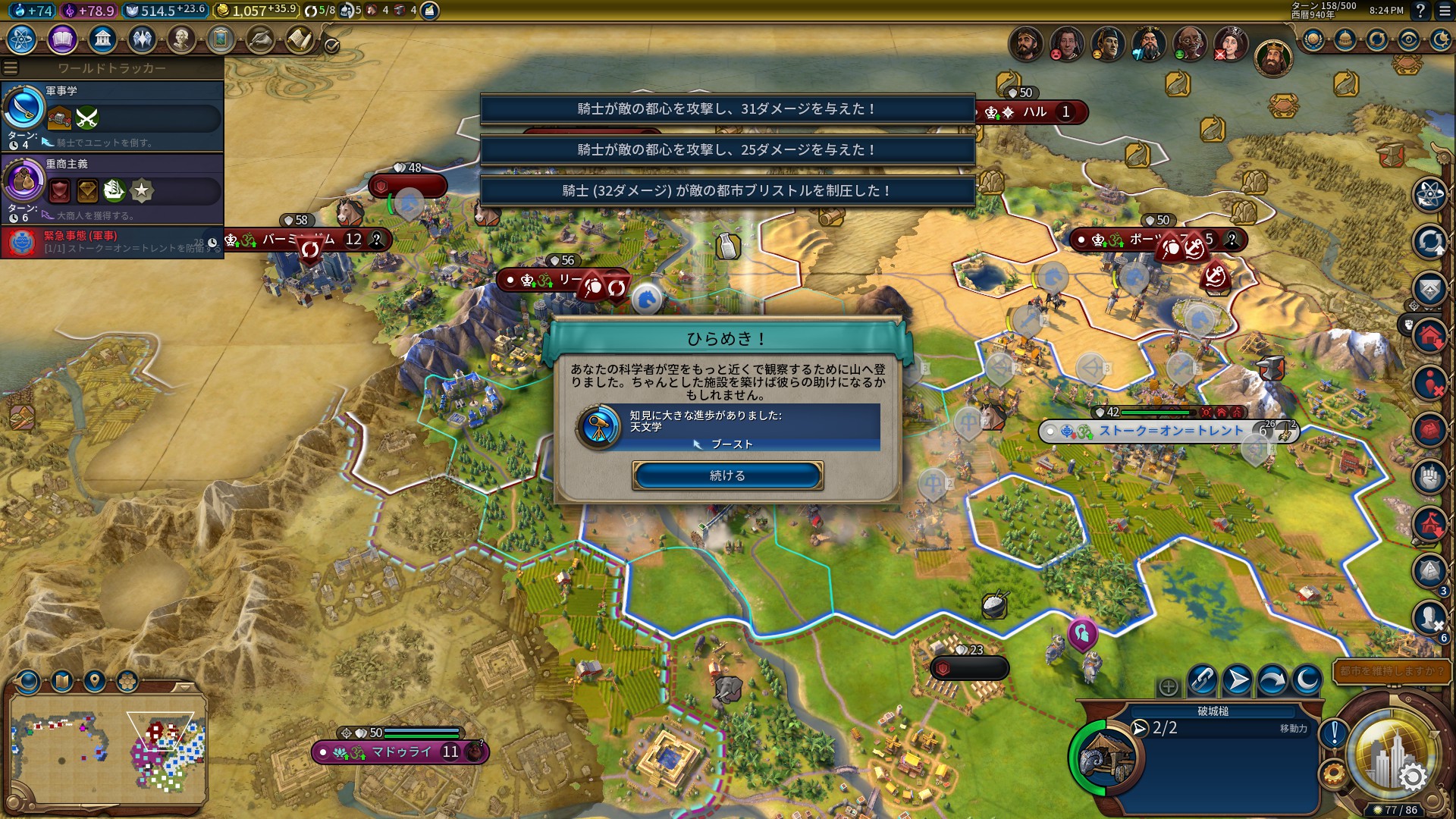This screenshot has width=1456, height=819.
Task: Open the 緊急事態 (軍事) emergency entry
Action: point(112,242)
